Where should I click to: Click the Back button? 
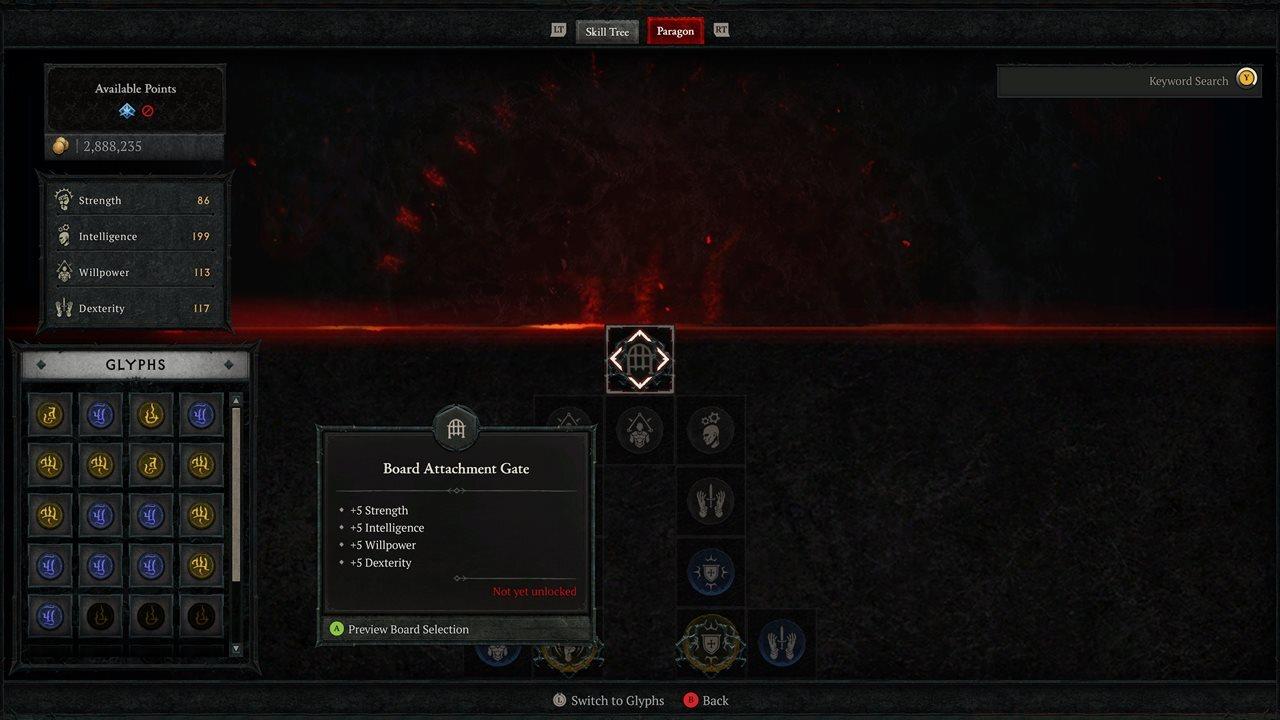[706, 700]
